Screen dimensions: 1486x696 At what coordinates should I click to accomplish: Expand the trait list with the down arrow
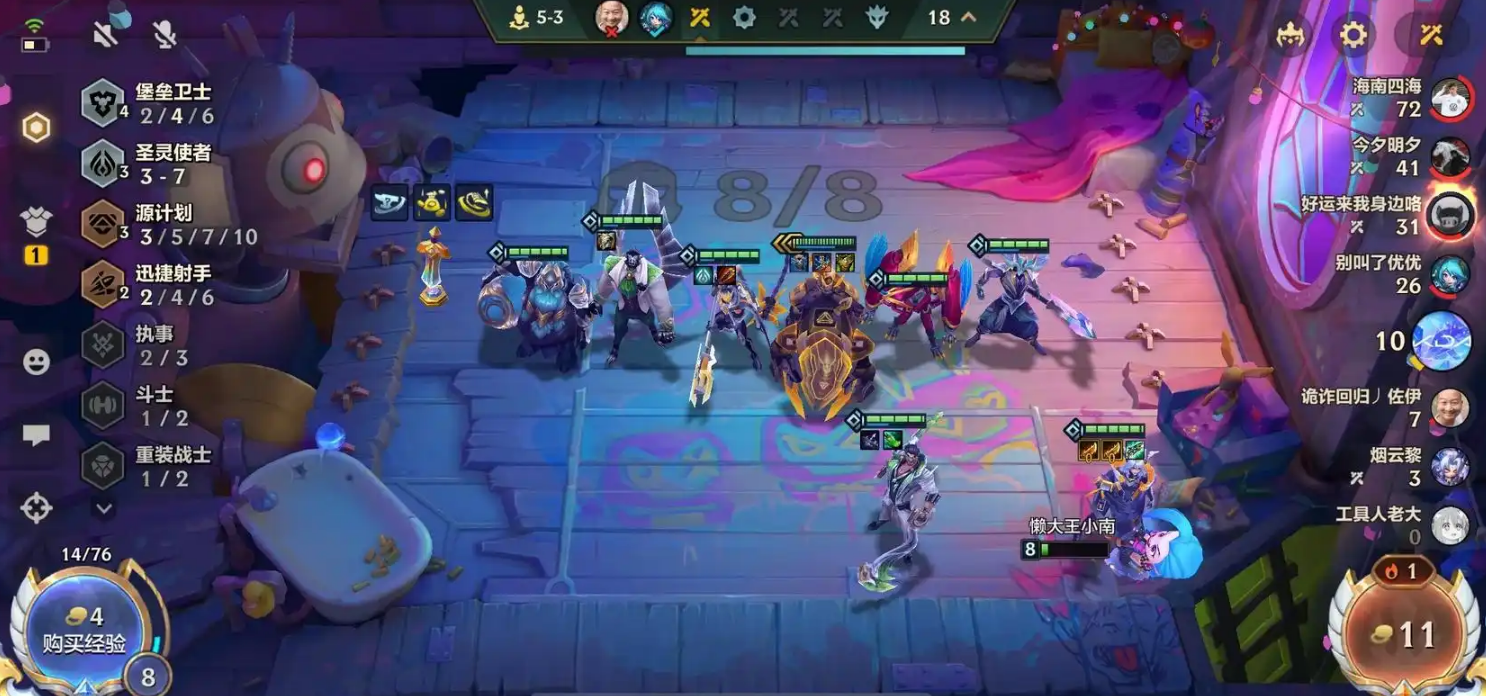(104, 509)
